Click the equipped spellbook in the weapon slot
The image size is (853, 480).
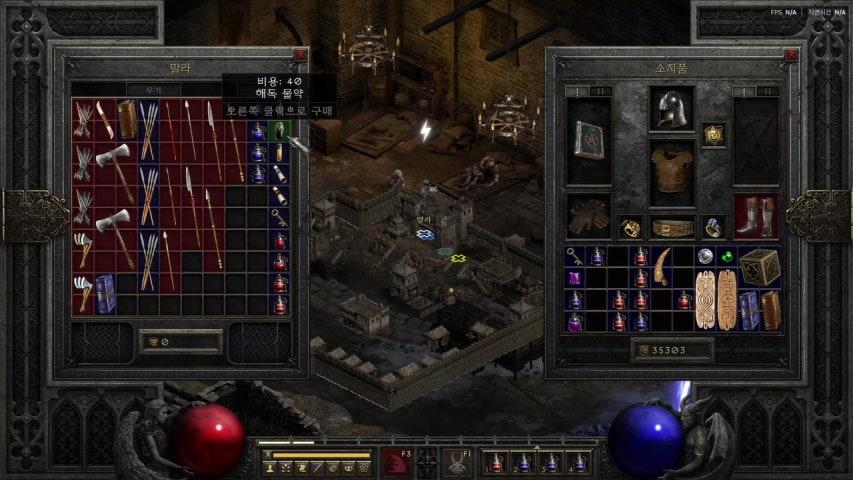588,140
